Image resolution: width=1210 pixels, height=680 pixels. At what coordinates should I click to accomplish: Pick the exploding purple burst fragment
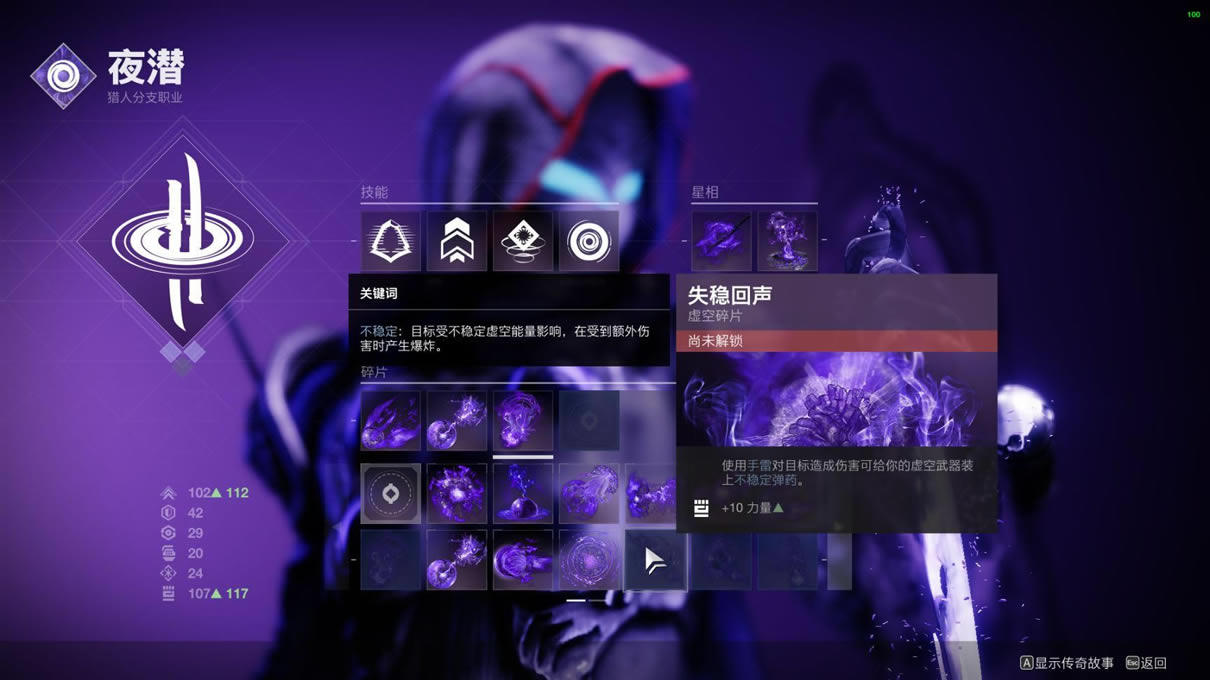pos(457,493)
